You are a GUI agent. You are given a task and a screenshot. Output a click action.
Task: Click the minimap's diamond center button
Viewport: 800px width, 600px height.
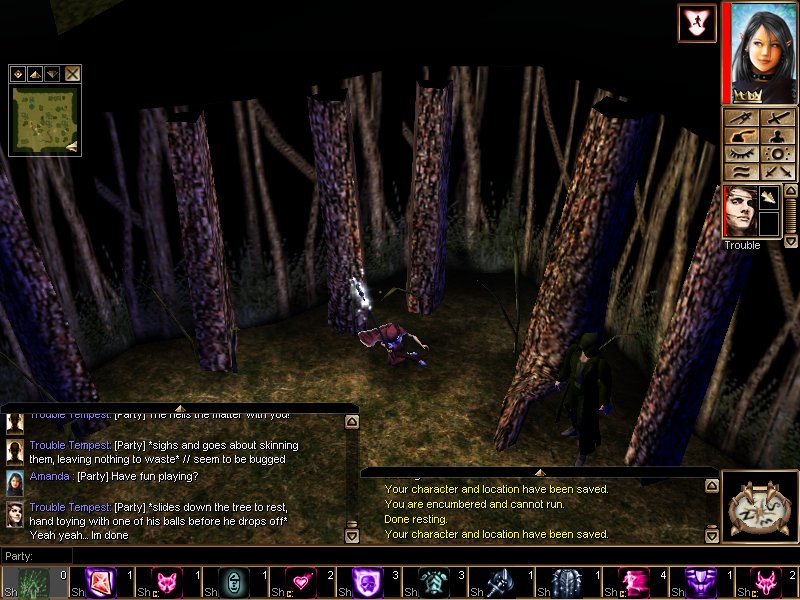point(18,73)
